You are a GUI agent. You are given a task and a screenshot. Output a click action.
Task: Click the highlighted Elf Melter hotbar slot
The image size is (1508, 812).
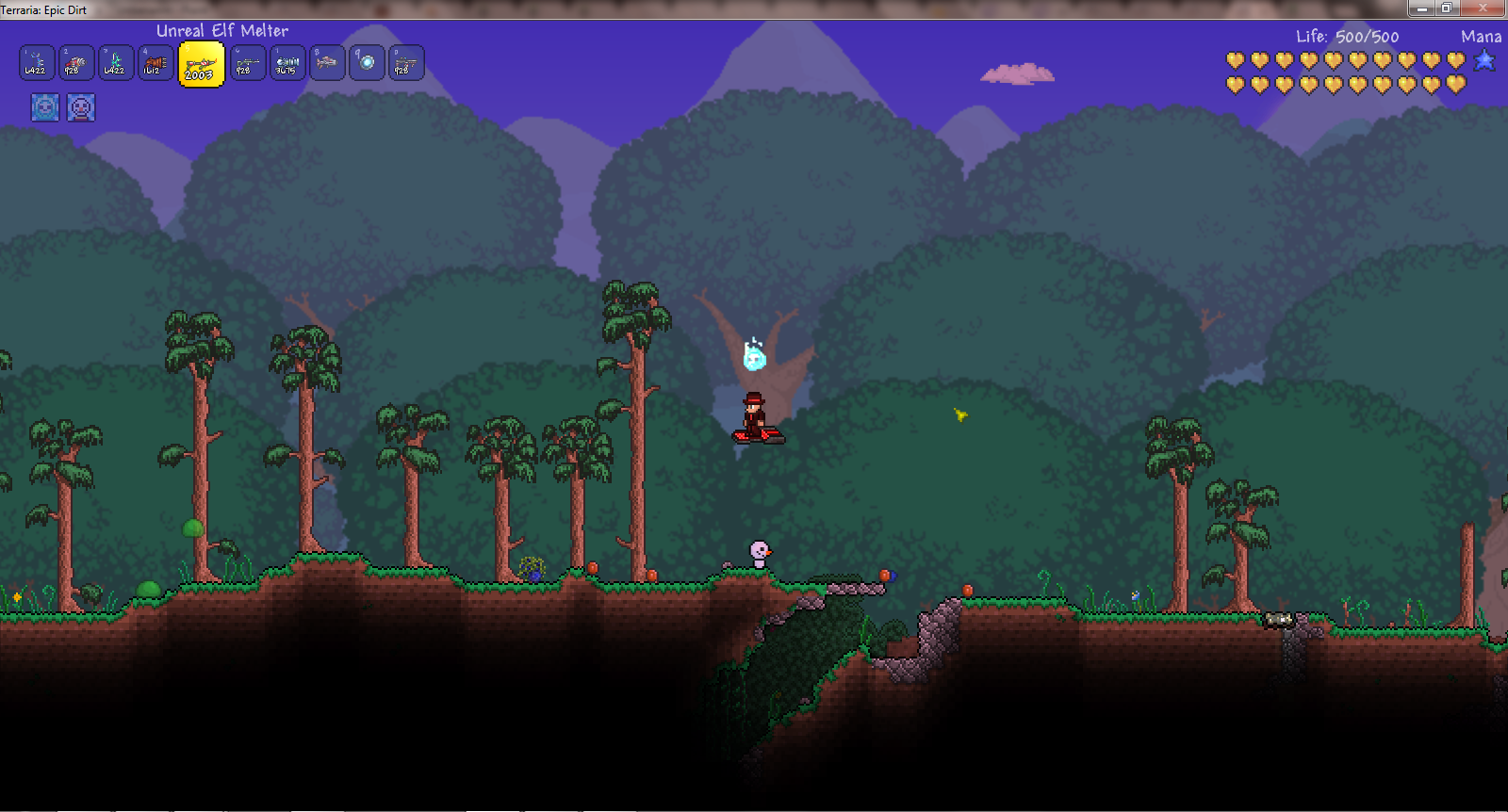tap(201, 64)
